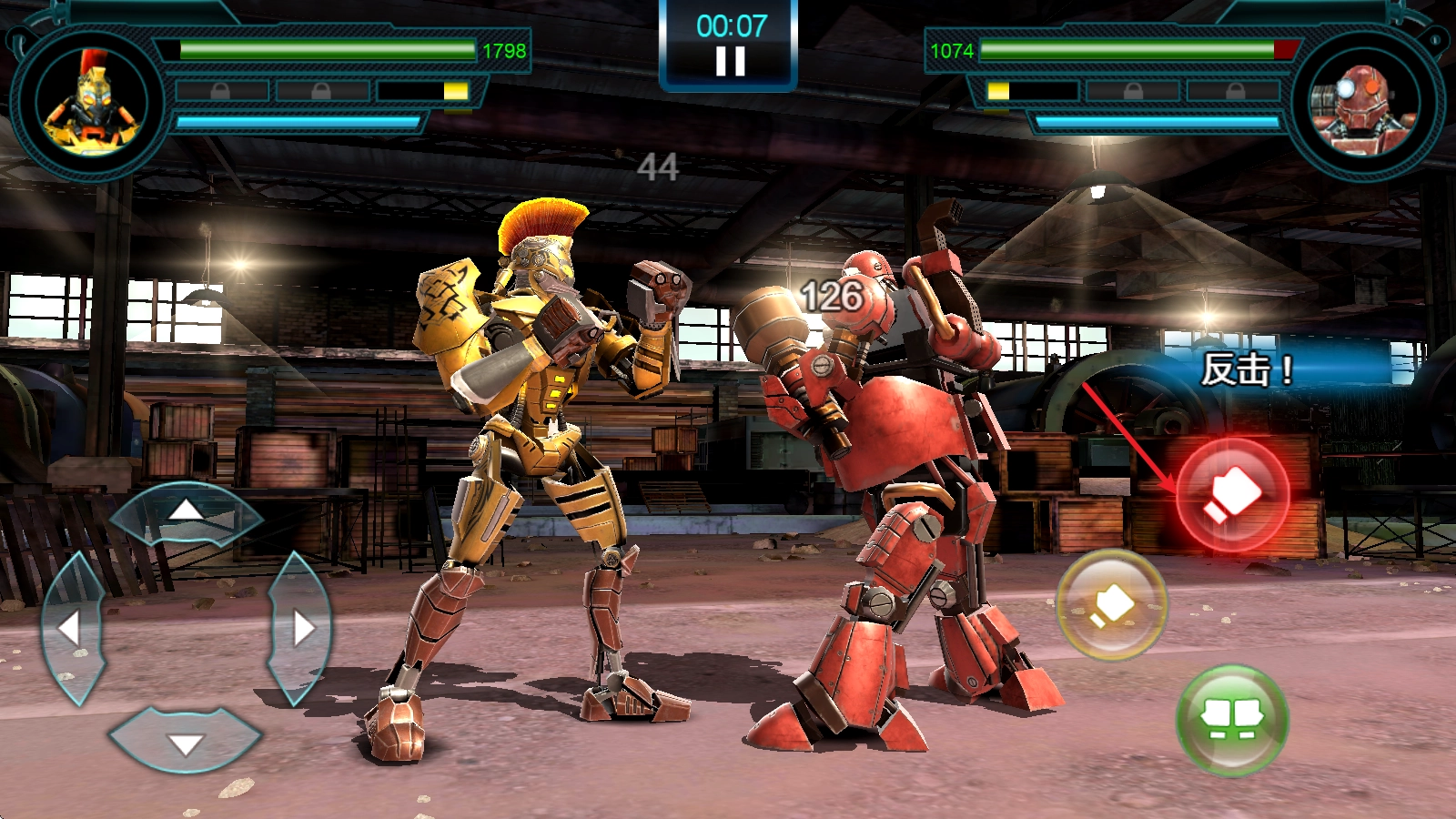Screen dimensions: 1456x819
Task: Move back with the left arrow pad
Action: pos(71,628)
